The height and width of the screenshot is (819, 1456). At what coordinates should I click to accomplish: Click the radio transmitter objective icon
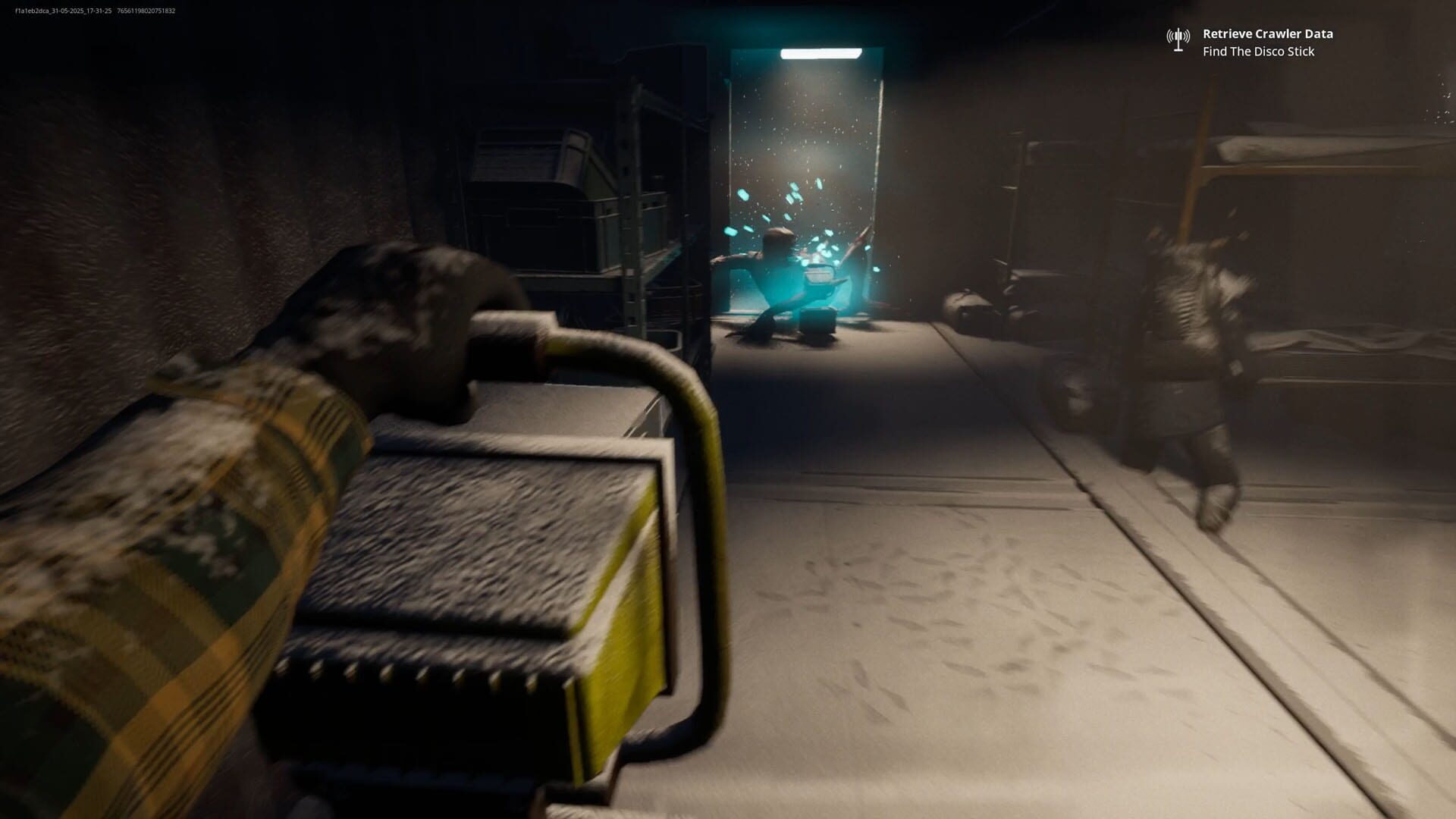click(x=1177, y=38)
